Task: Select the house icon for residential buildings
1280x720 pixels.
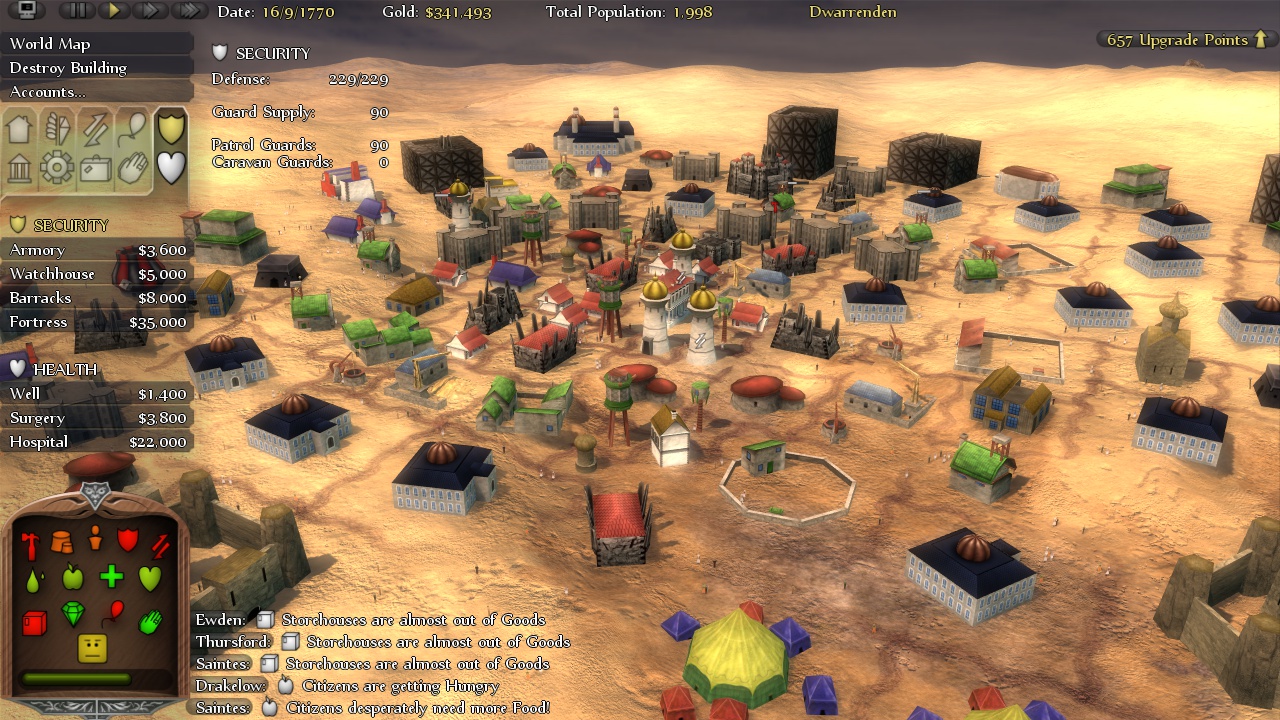Action: 20,128
